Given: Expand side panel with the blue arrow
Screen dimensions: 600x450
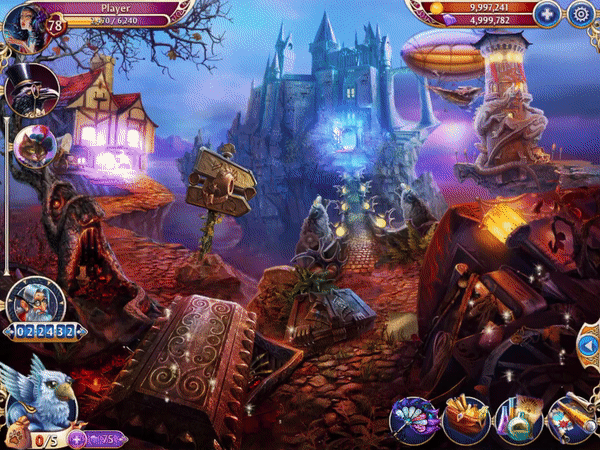Looking at the screenshot, I should [x=589, y=345].
